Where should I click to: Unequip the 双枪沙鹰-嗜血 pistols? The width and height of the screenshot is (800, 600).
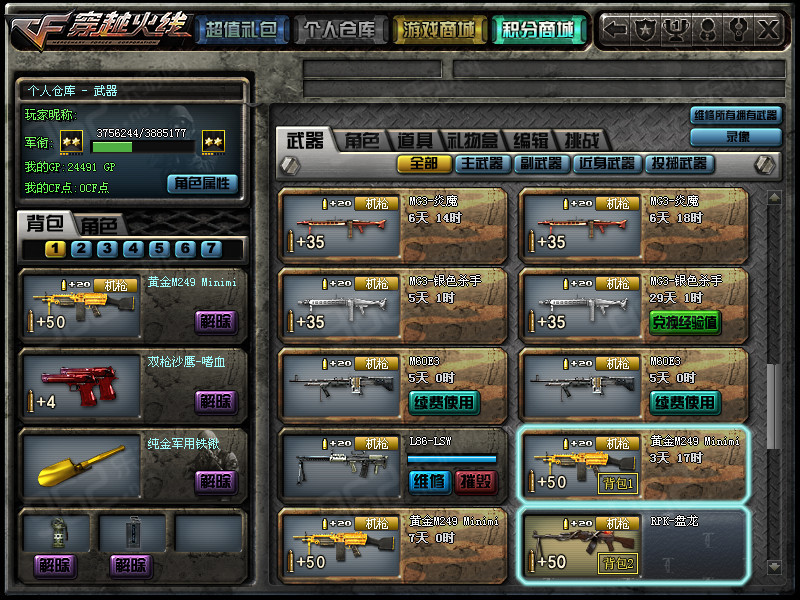[215, 401]
